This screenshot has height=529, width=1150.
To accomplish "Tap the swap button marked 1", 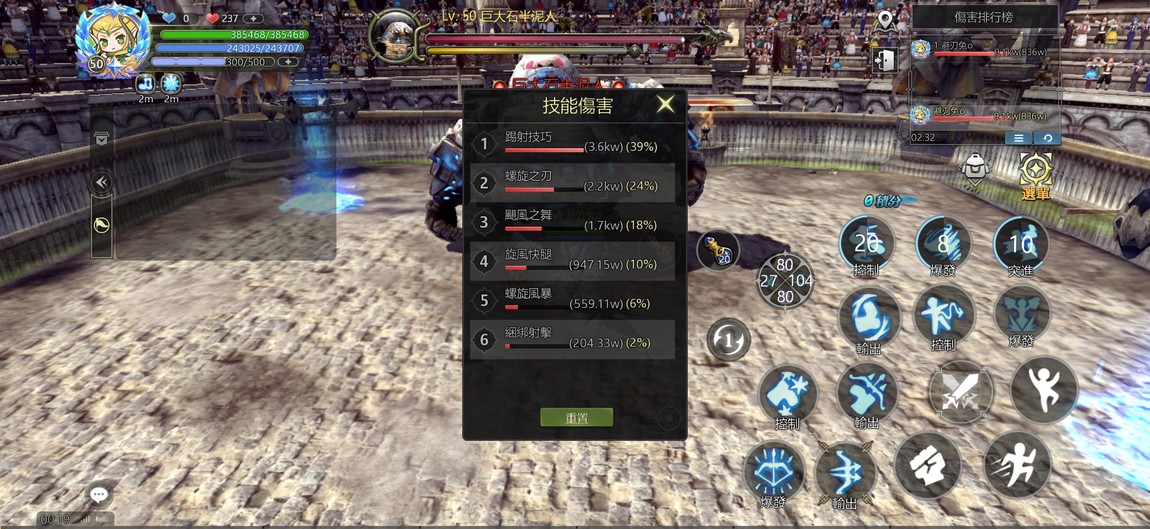I will (x=729, y=340).
